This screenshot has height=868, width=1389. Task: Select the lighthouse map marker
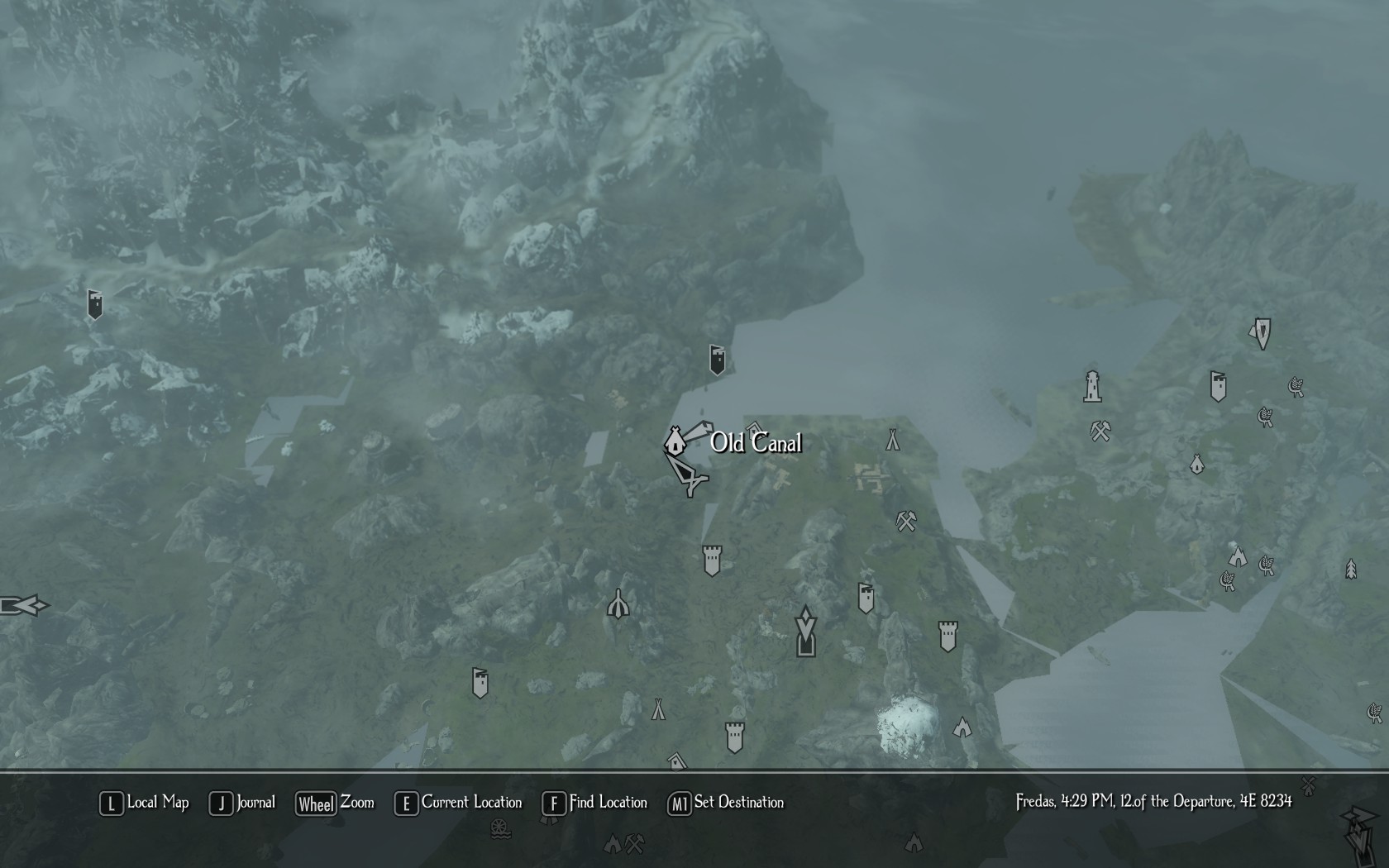pos(1092,387)
